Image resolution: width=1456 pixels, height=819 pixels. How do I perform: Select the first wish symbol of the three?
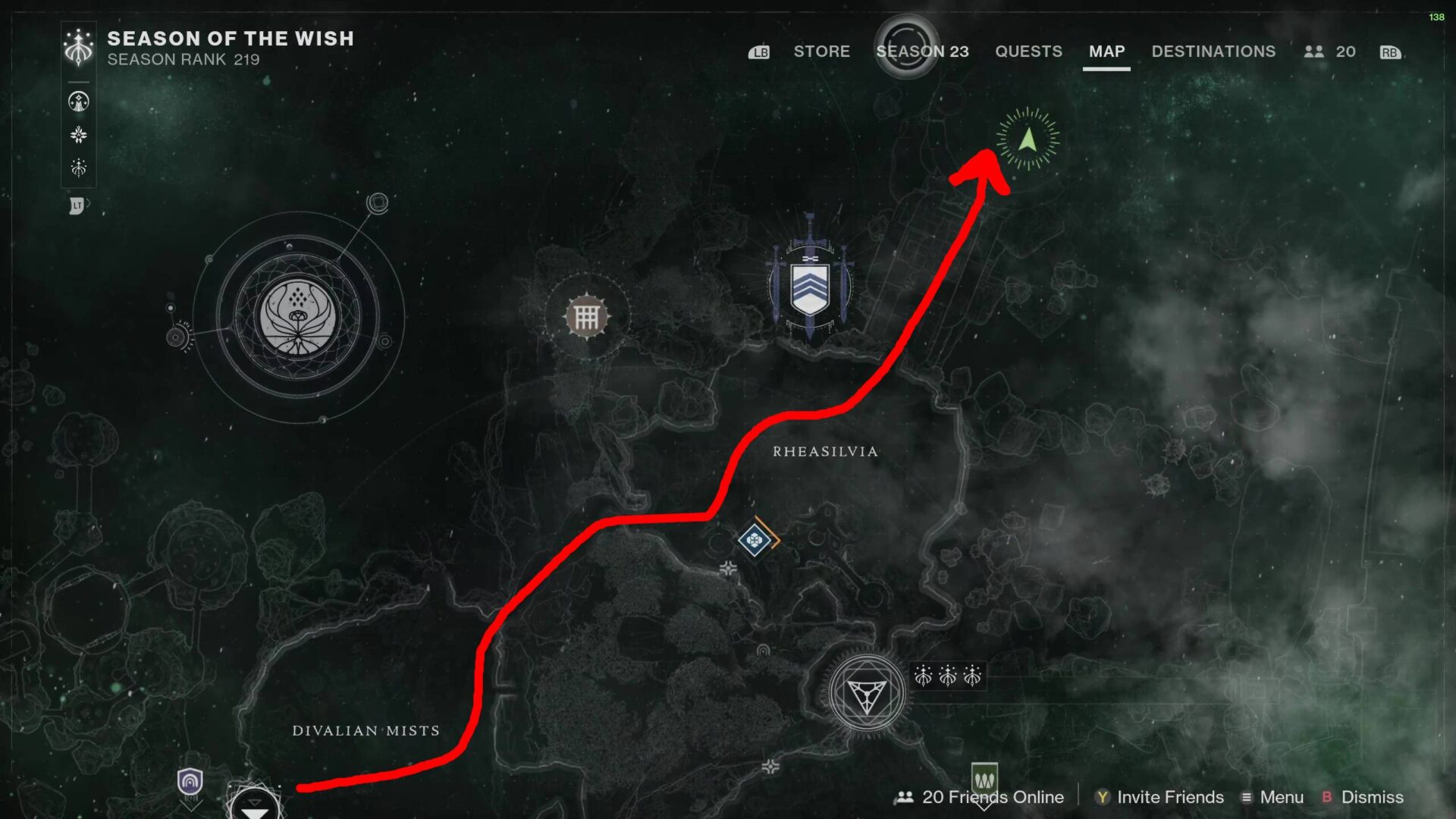(924, 676)
